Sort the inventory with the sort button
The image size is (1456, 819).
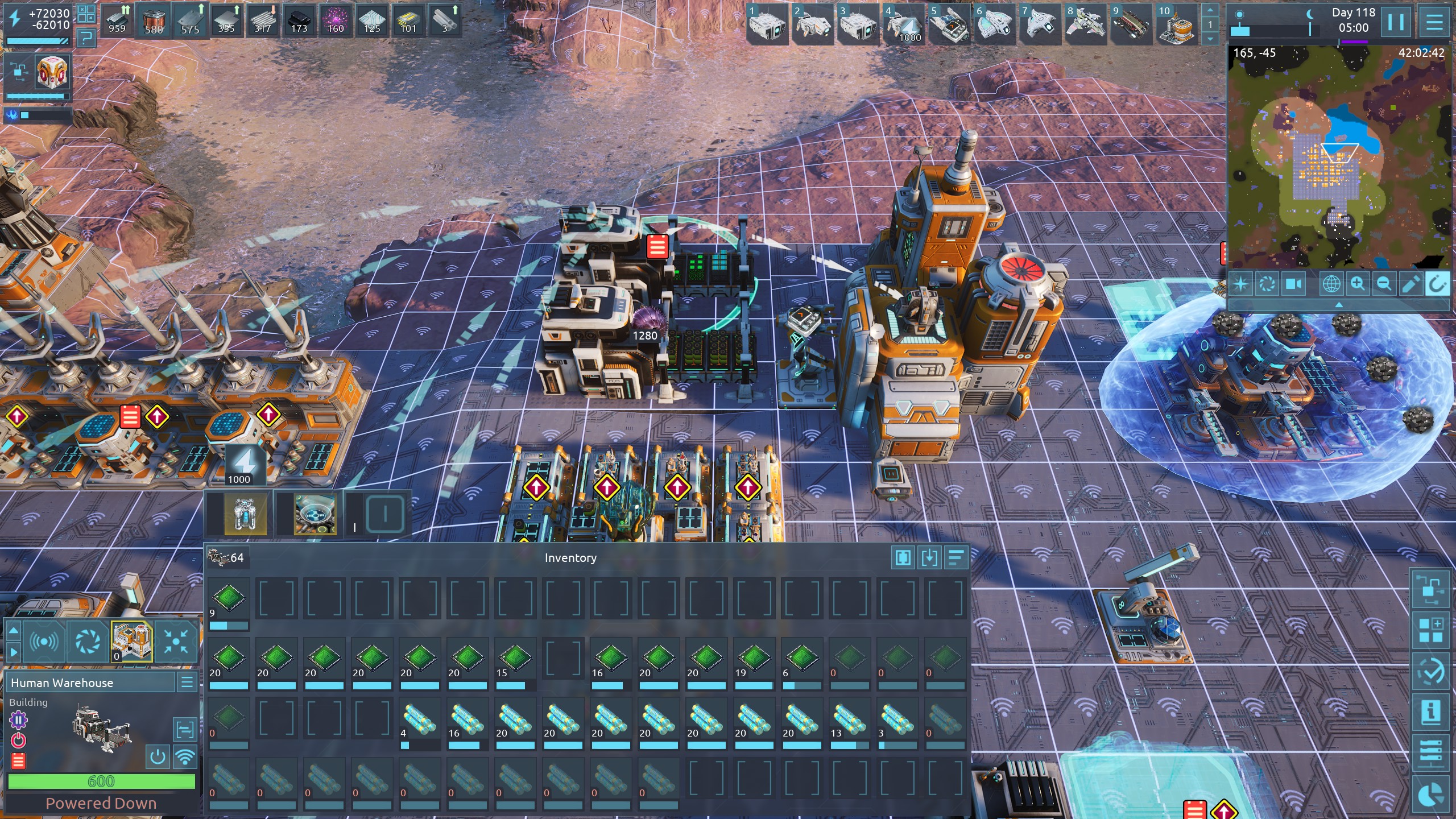coord(956,558)
